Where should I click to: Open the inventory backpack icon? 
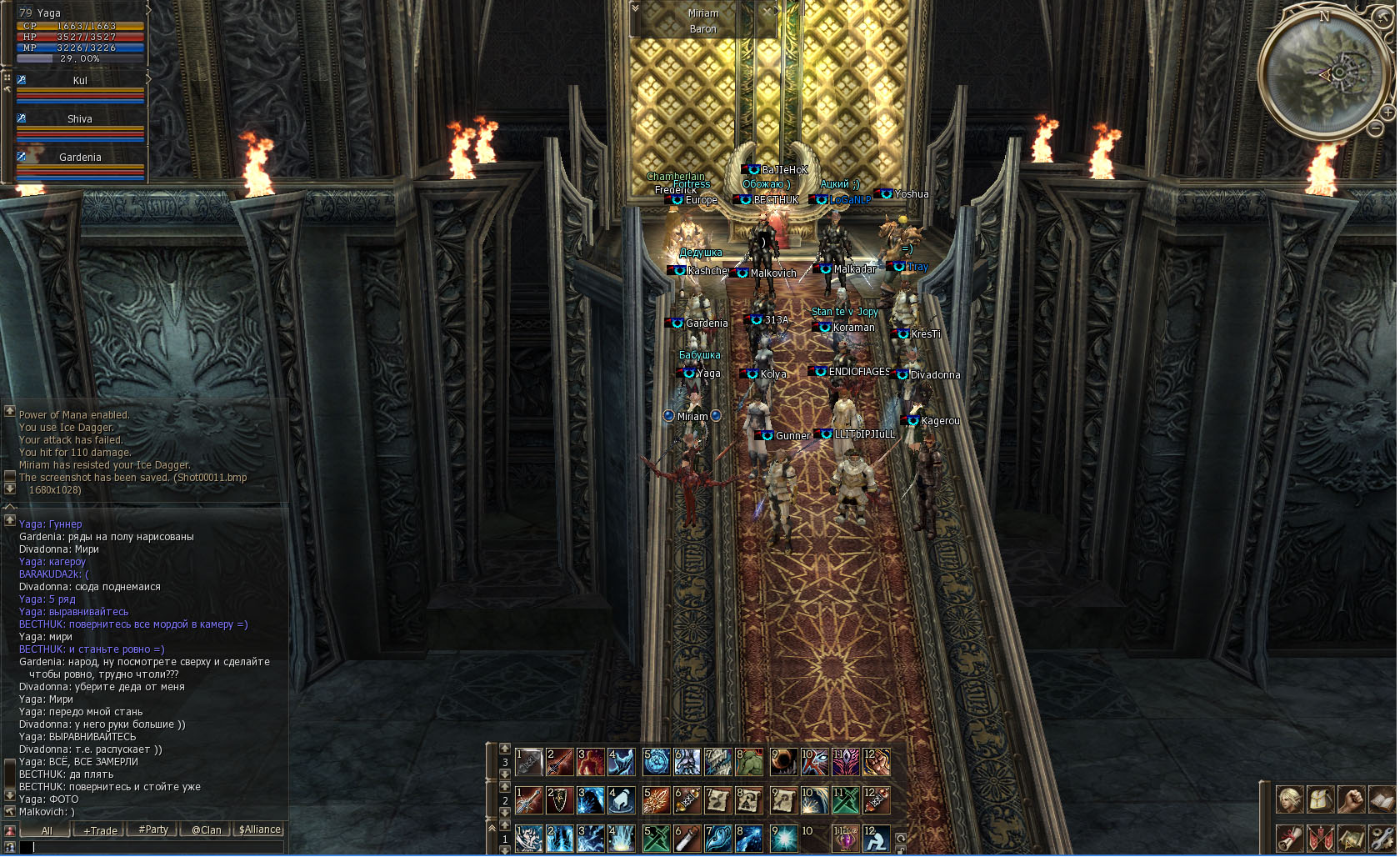pos(1320,799)
